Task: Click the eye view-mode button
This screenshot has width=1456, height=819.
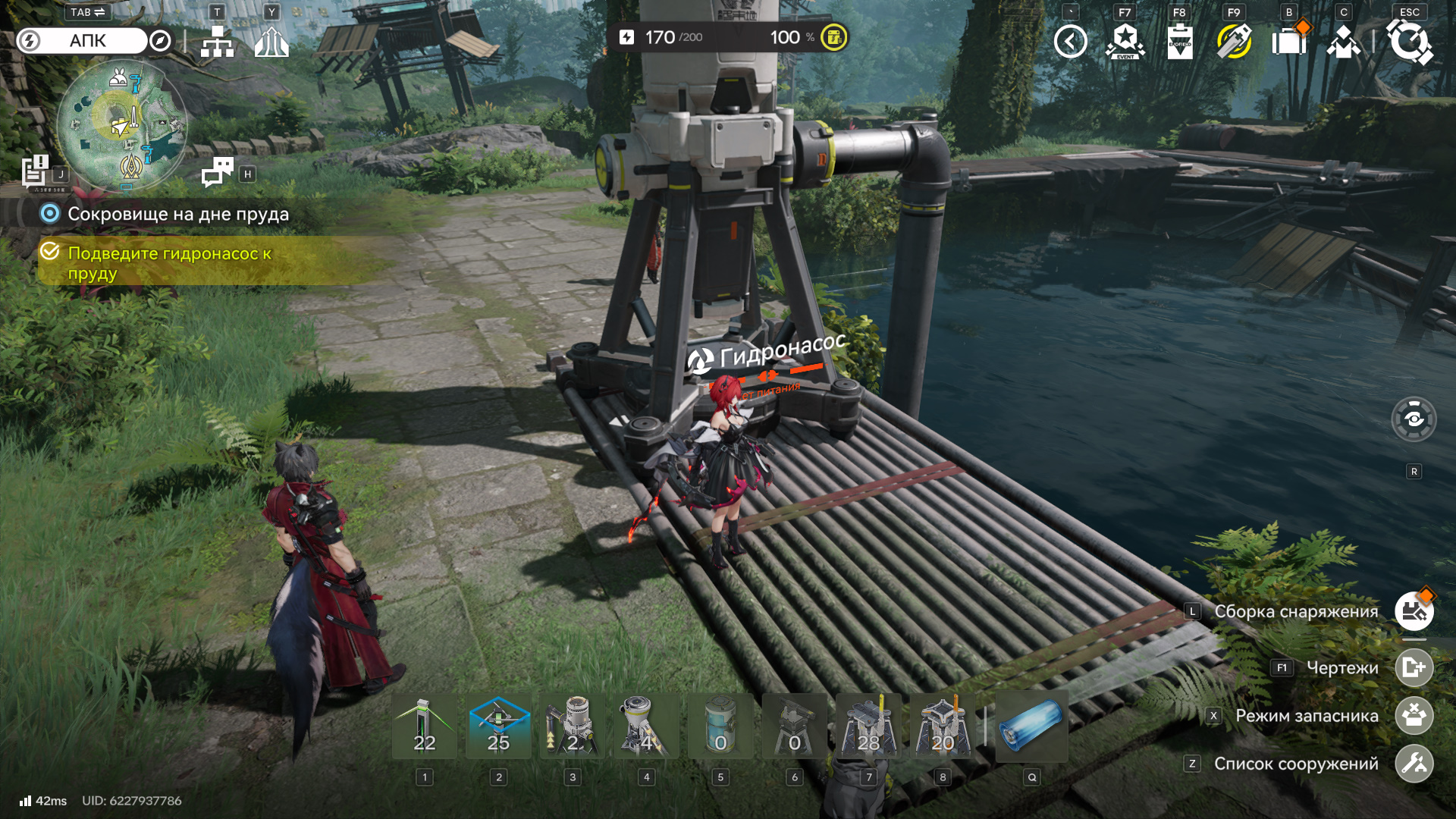Action: pyautogui.click(x=1414, y=419)
